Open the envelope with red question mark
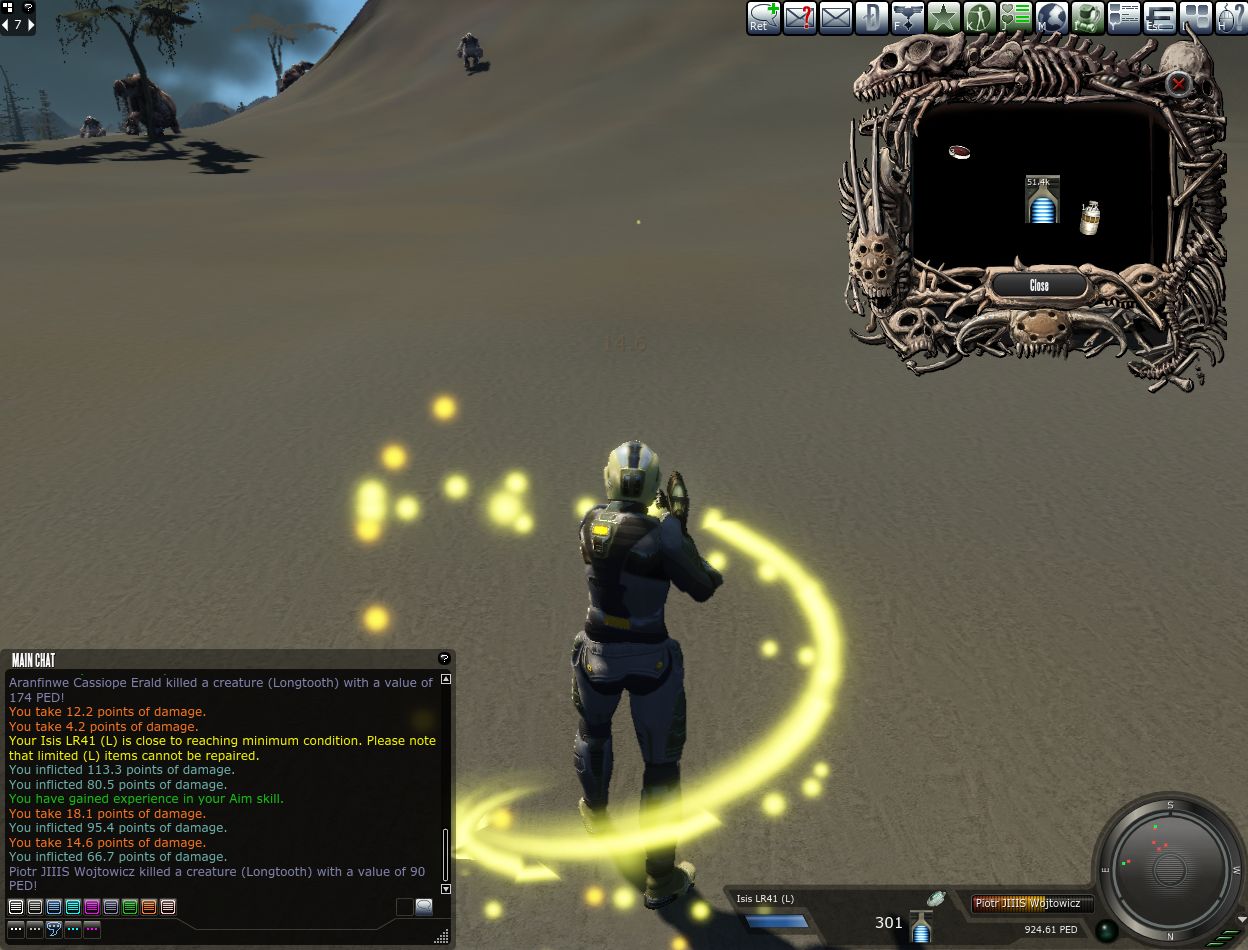This screenshot has width=1248, height=950. [x=800, y=18]
